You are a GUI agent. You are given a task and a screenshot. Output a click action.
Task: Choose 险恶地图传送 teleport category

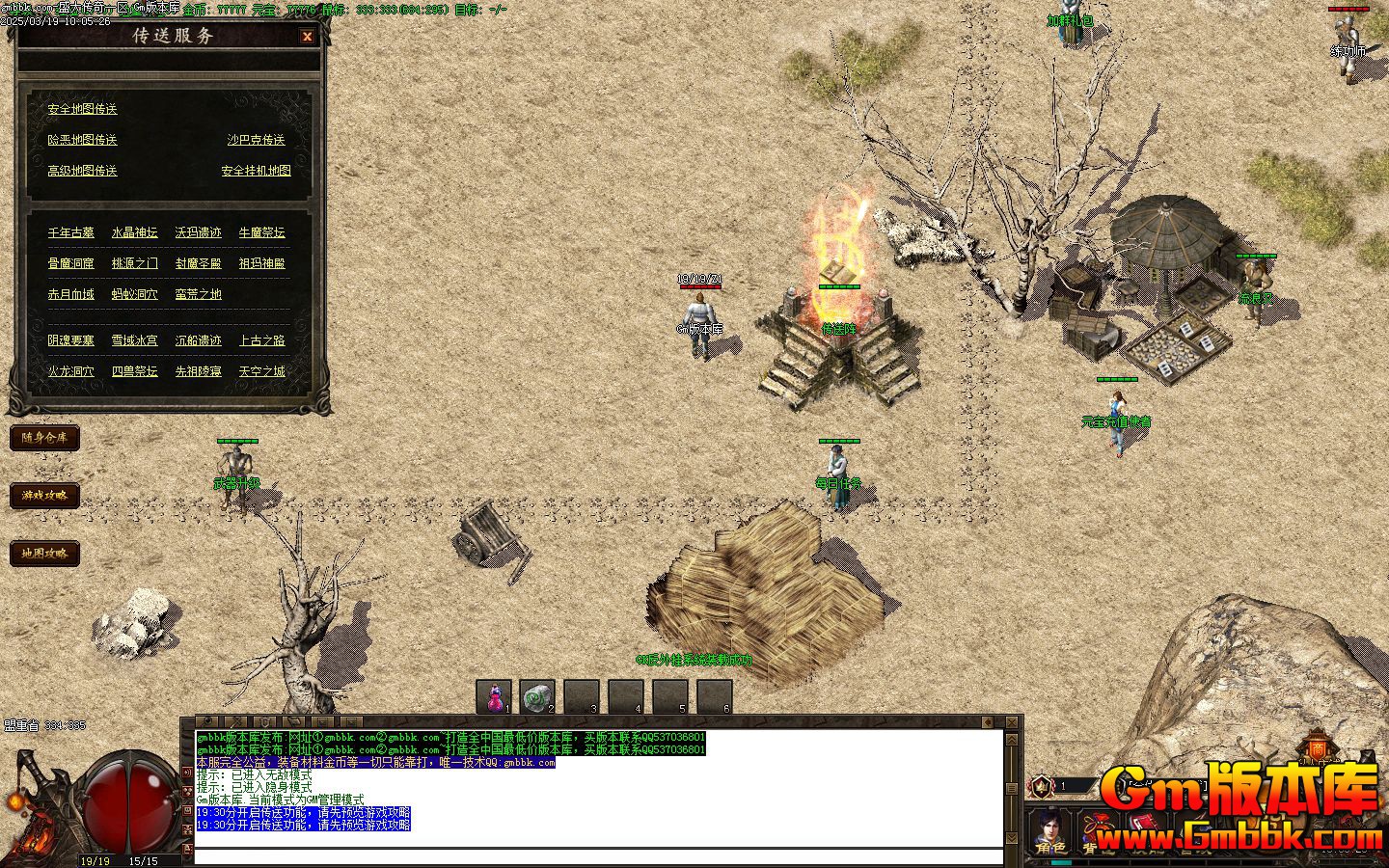(82, 140)
